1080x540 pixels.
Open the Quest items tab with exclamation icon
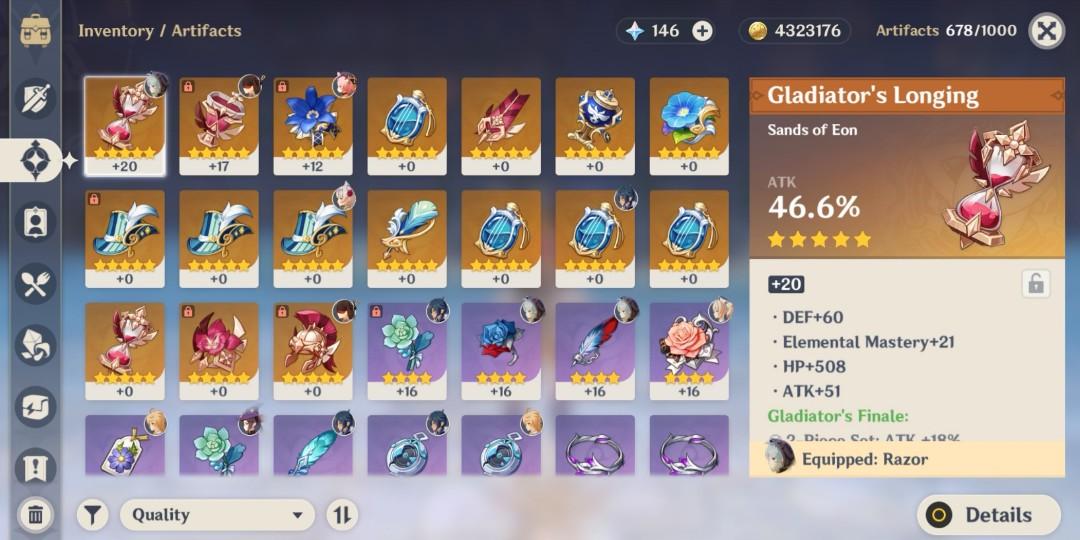35,466
